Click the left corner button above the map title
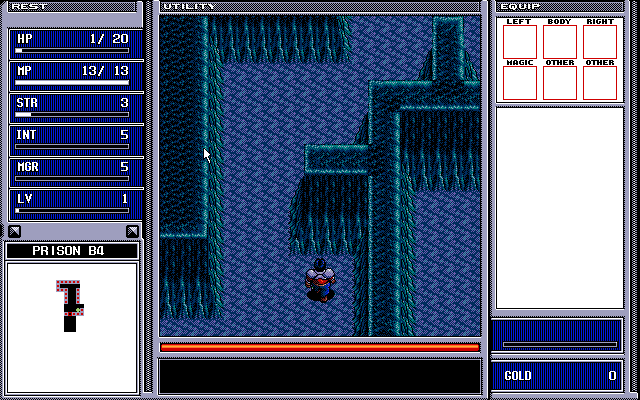Image resolution: width=640 pixels, height=400 pixels. click(x=15, y=231)
